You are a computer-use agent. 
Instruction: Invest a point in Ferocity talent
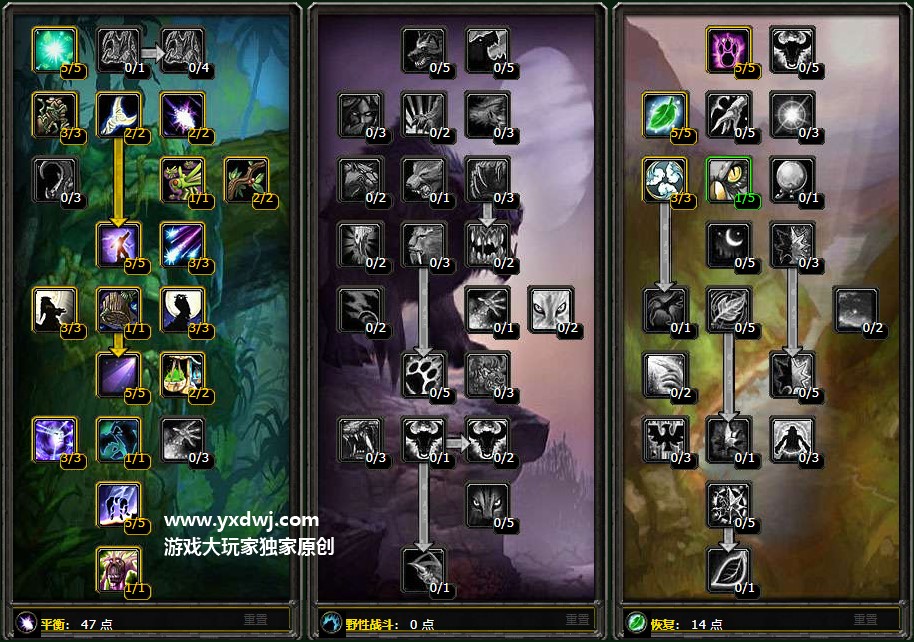(x=423, y=49)
